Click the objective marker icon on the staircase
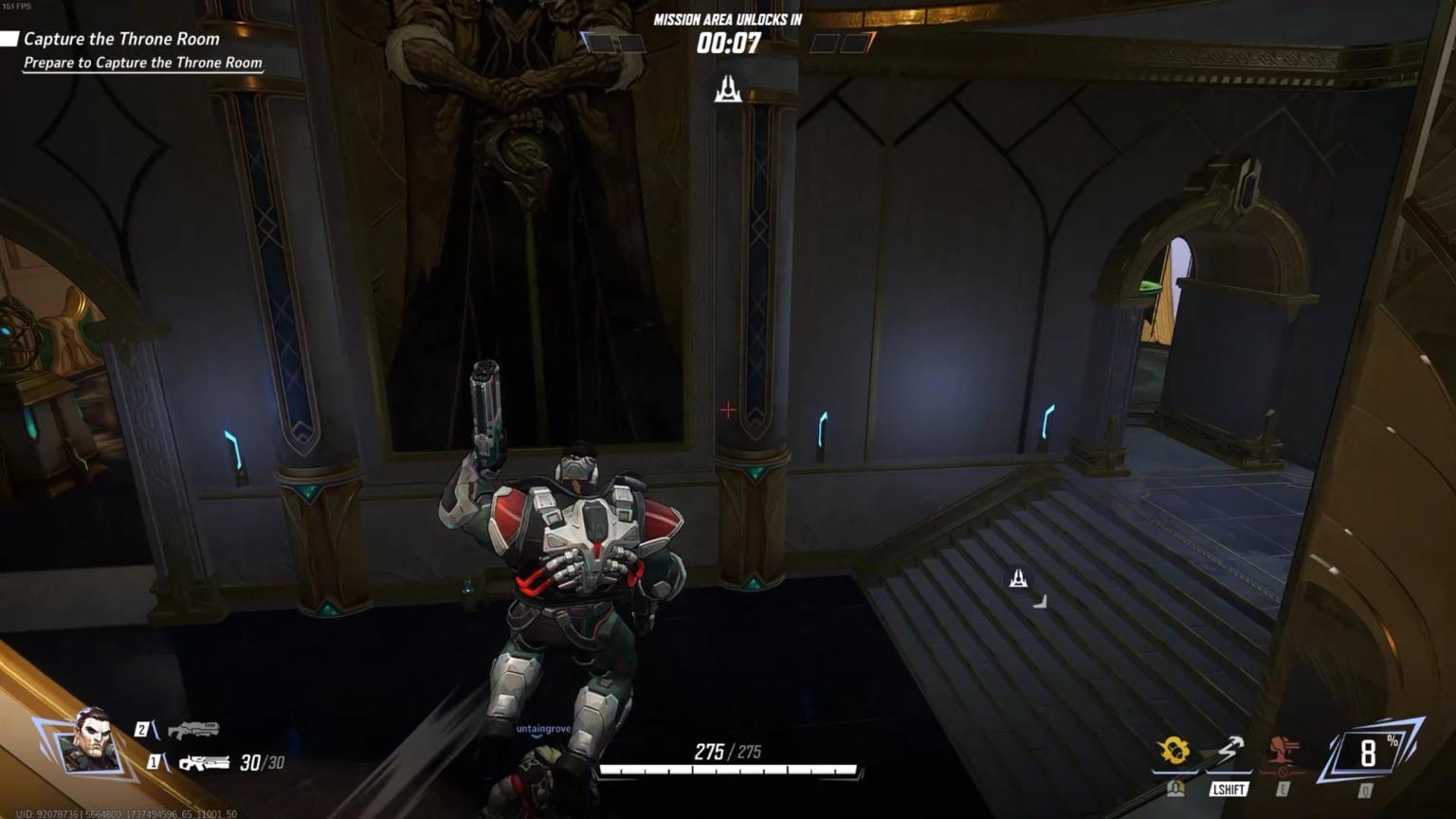 click(1017, 578)
